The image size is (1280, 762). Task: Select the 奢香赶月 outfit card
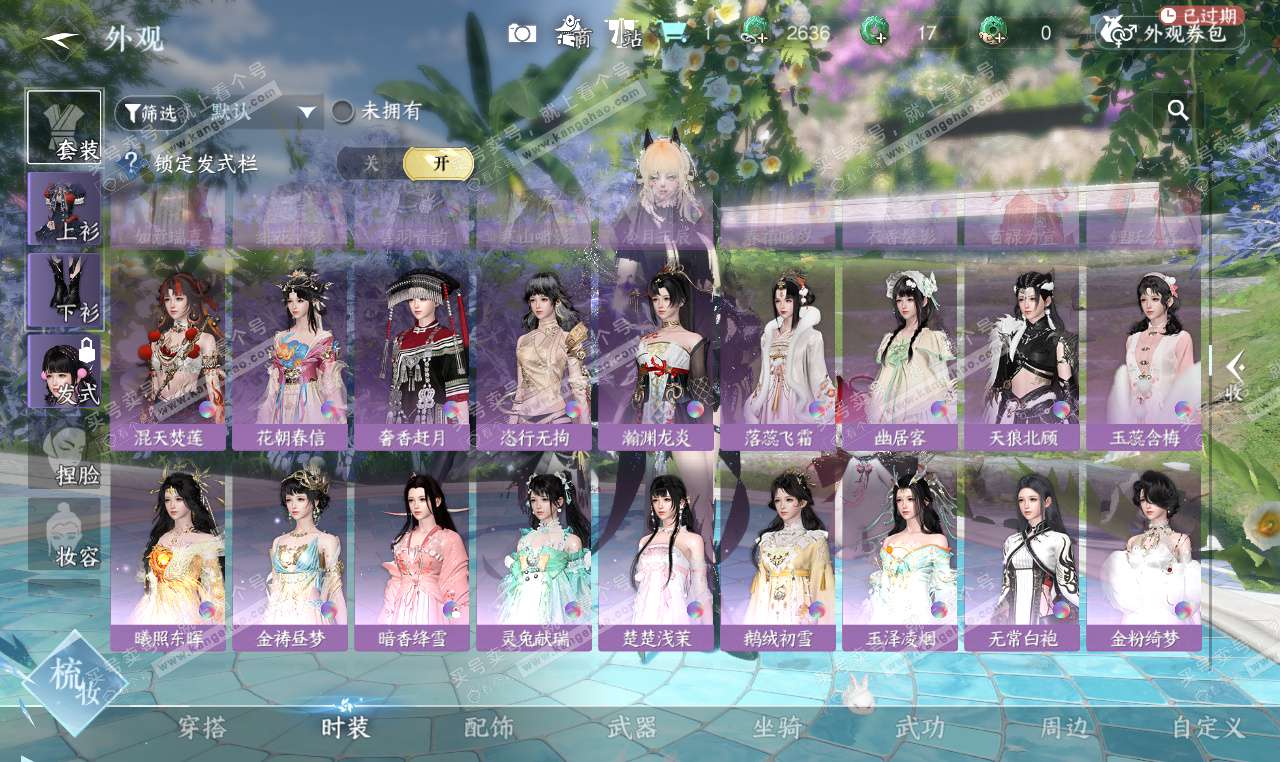click(x=412, y=350)
